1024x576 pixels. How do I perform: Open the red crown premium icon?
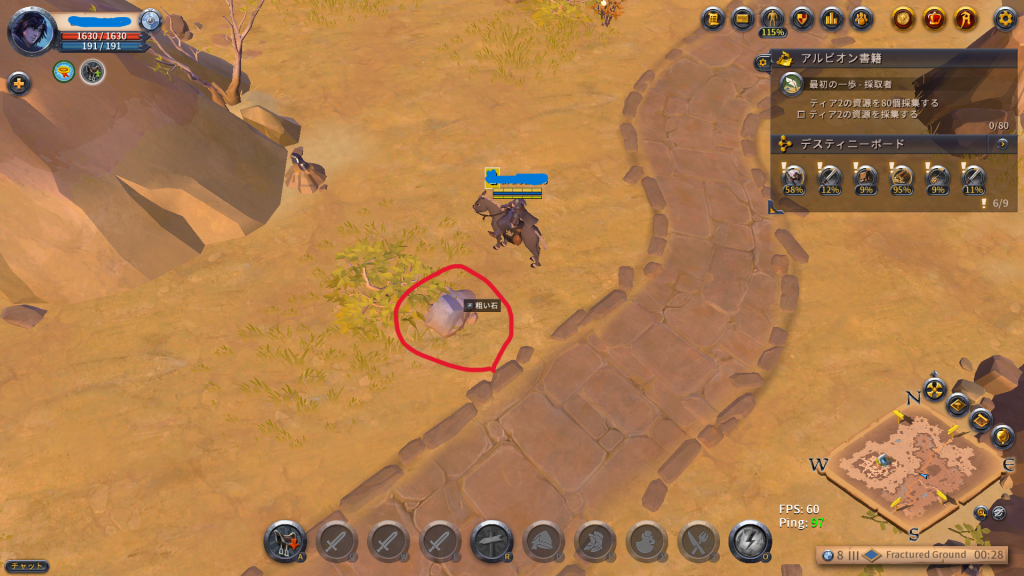935,18
